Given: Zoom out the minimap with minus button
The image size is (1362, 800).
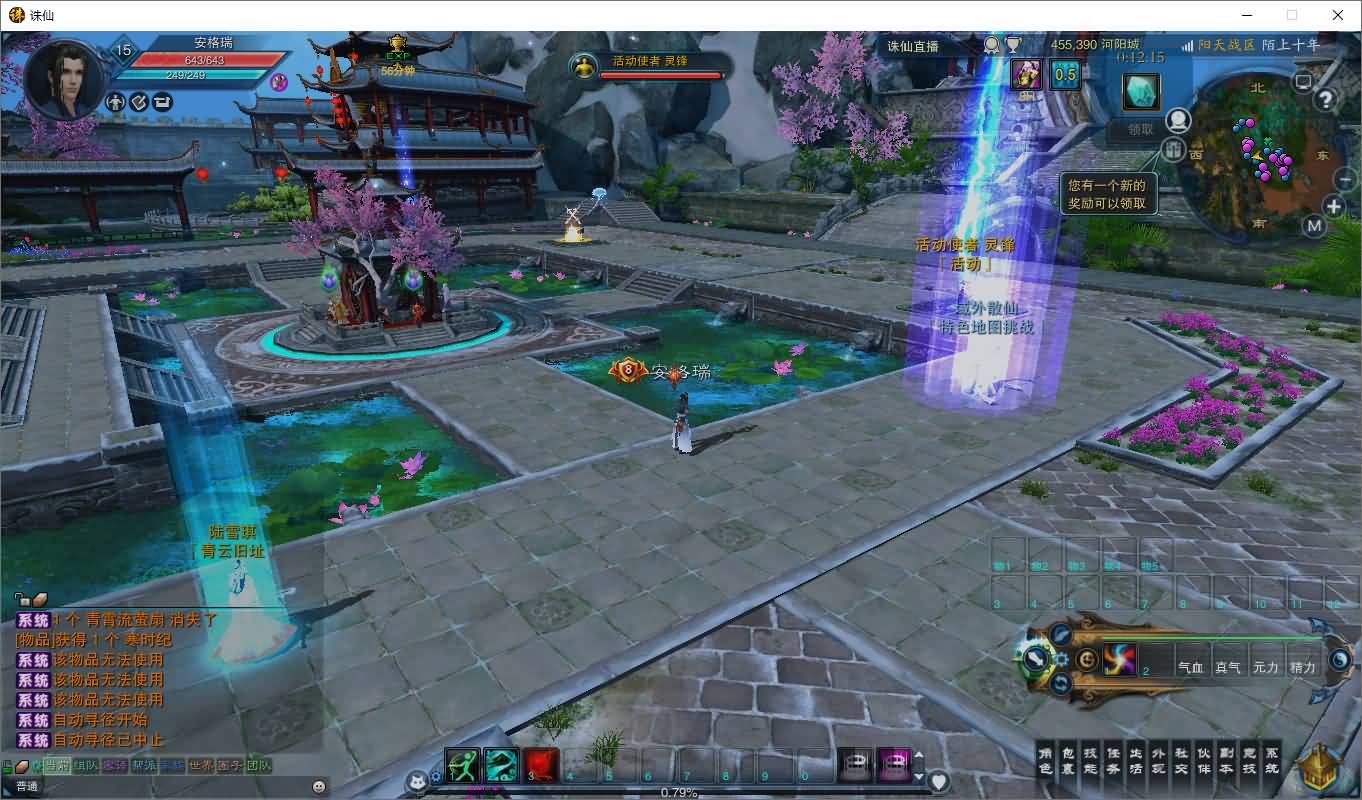Looking at the screenshot, I should click(x=1345, y=179).
